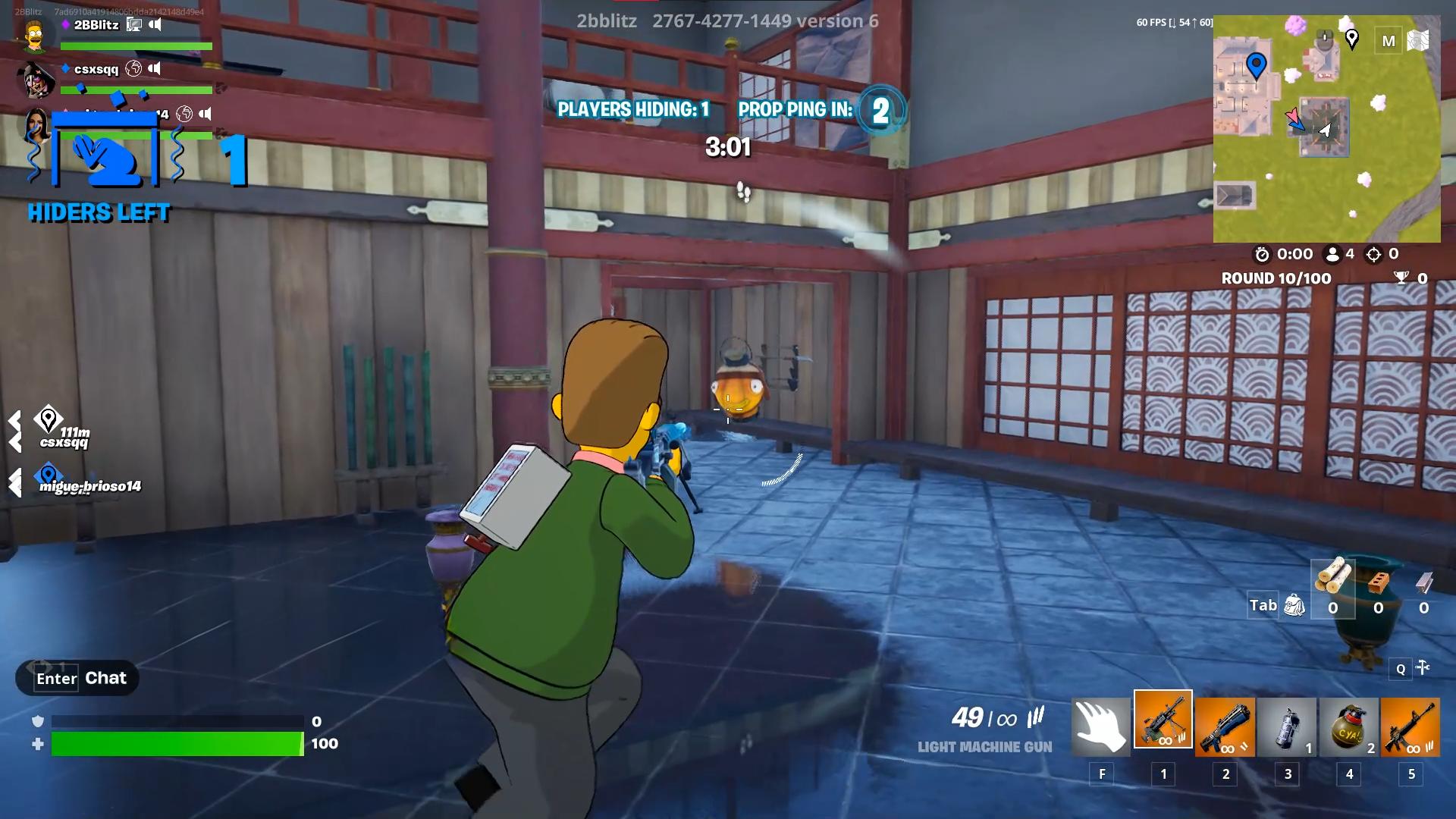Open the backpack inventory via the Tab icon
Screen dimensions: 1456x819
pyautogui.click(x=1293, y=604)
